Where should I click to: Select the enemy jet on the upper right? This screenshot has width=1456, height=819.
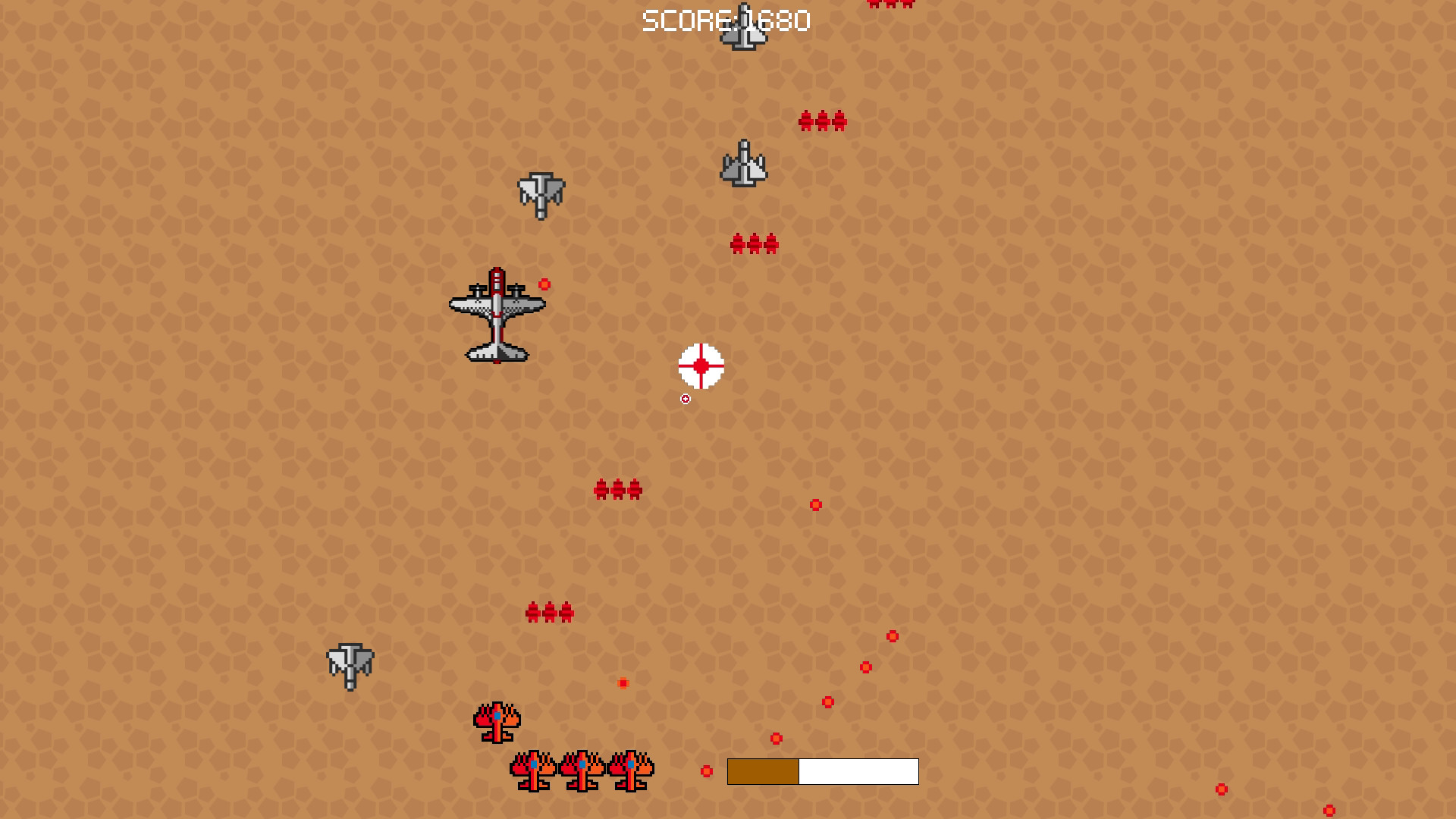[x=745, y=163]
